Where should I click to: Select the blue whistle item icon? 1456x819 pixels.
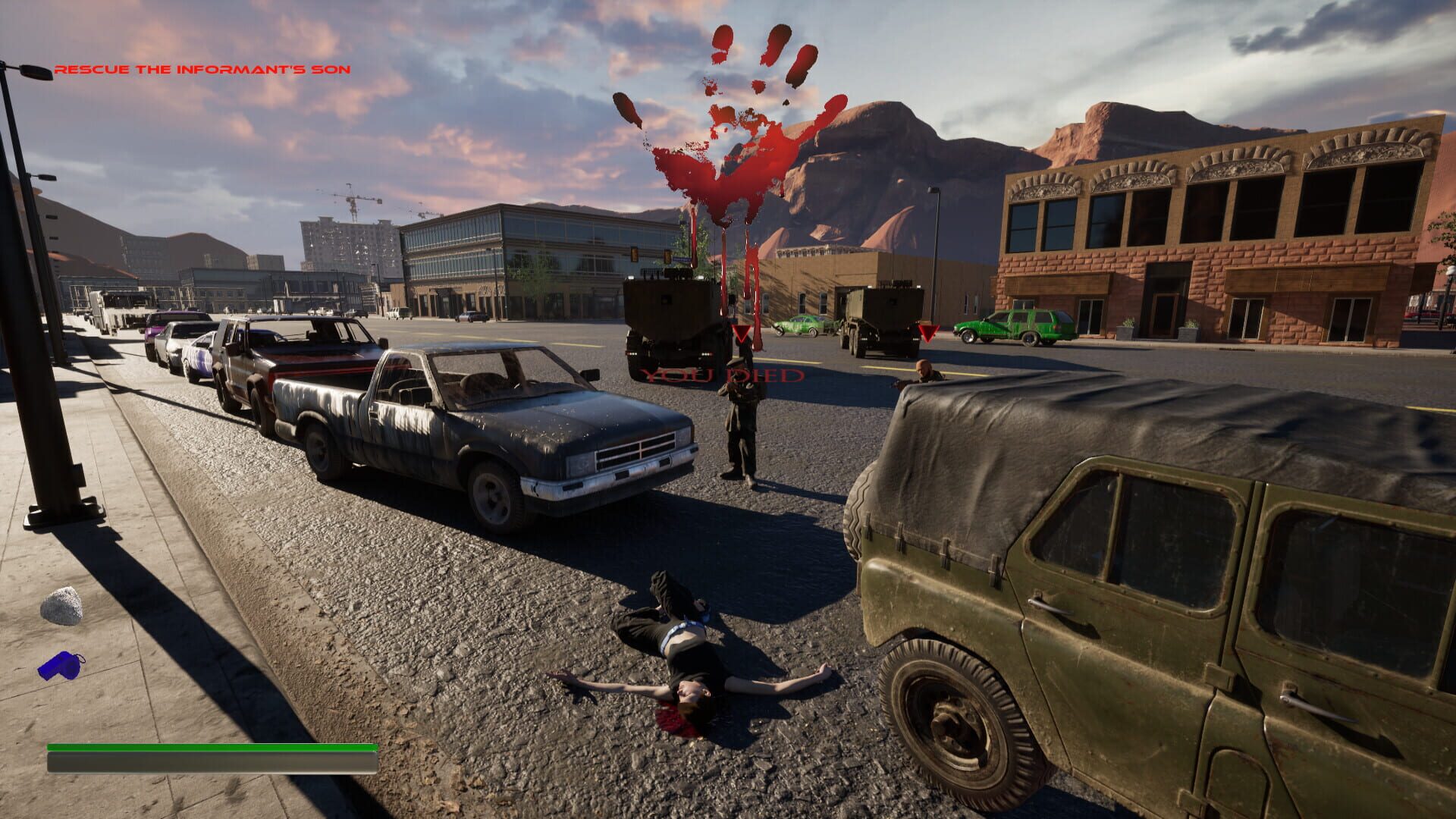tap(61, 666)
